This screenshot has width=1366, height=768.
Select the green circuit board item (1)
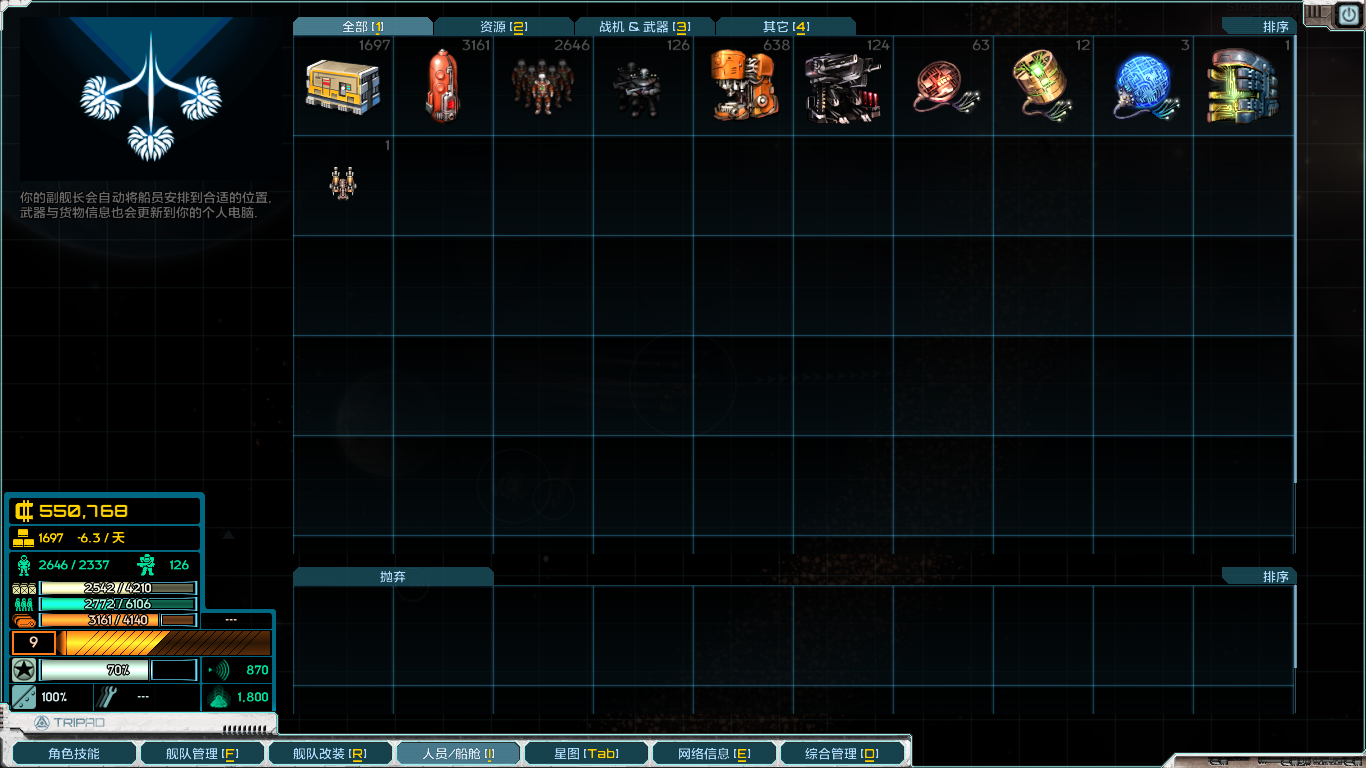[1241, 87]
